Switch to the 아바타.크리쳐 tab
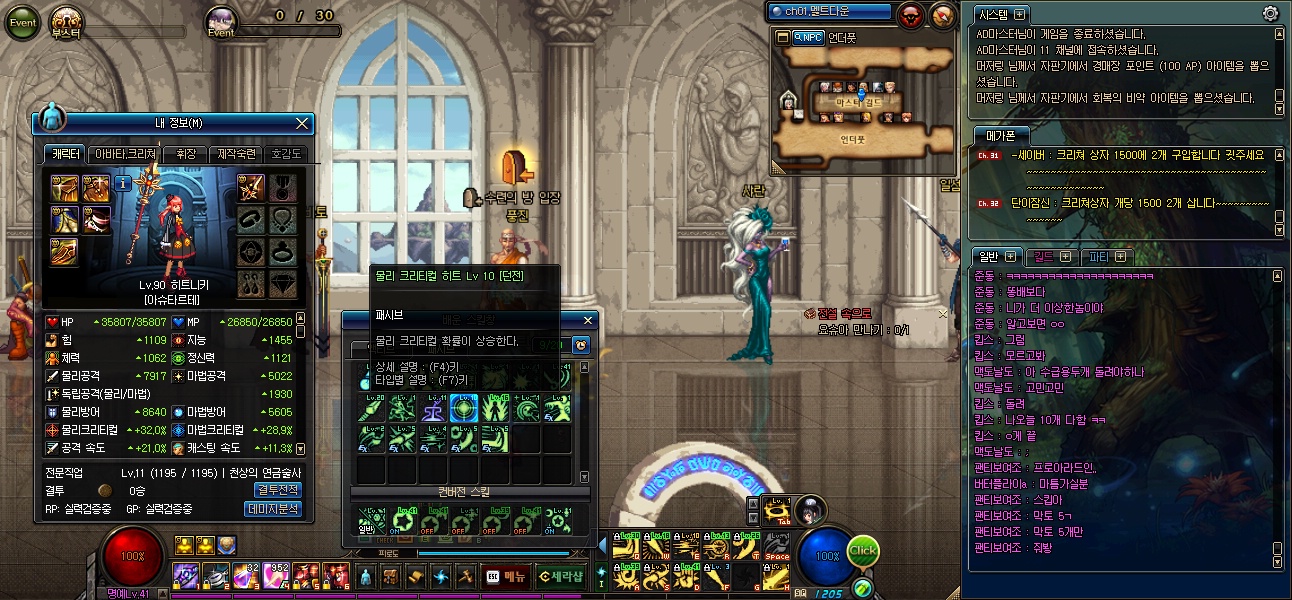This screenshot has width=1292, height=600. (x=124, y=154)
